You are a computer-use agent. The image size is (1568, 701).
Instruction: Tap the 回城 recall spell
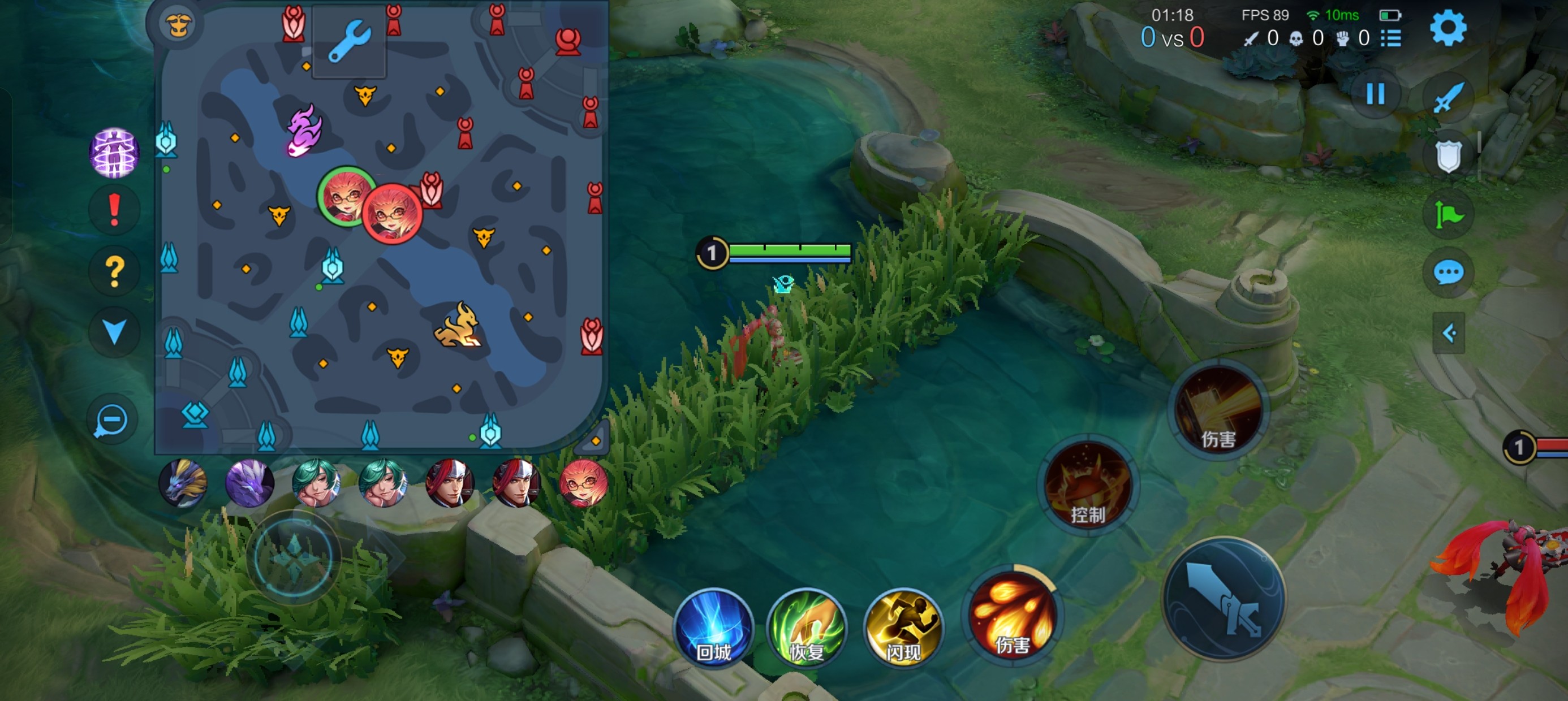click(x=713, y=627)
